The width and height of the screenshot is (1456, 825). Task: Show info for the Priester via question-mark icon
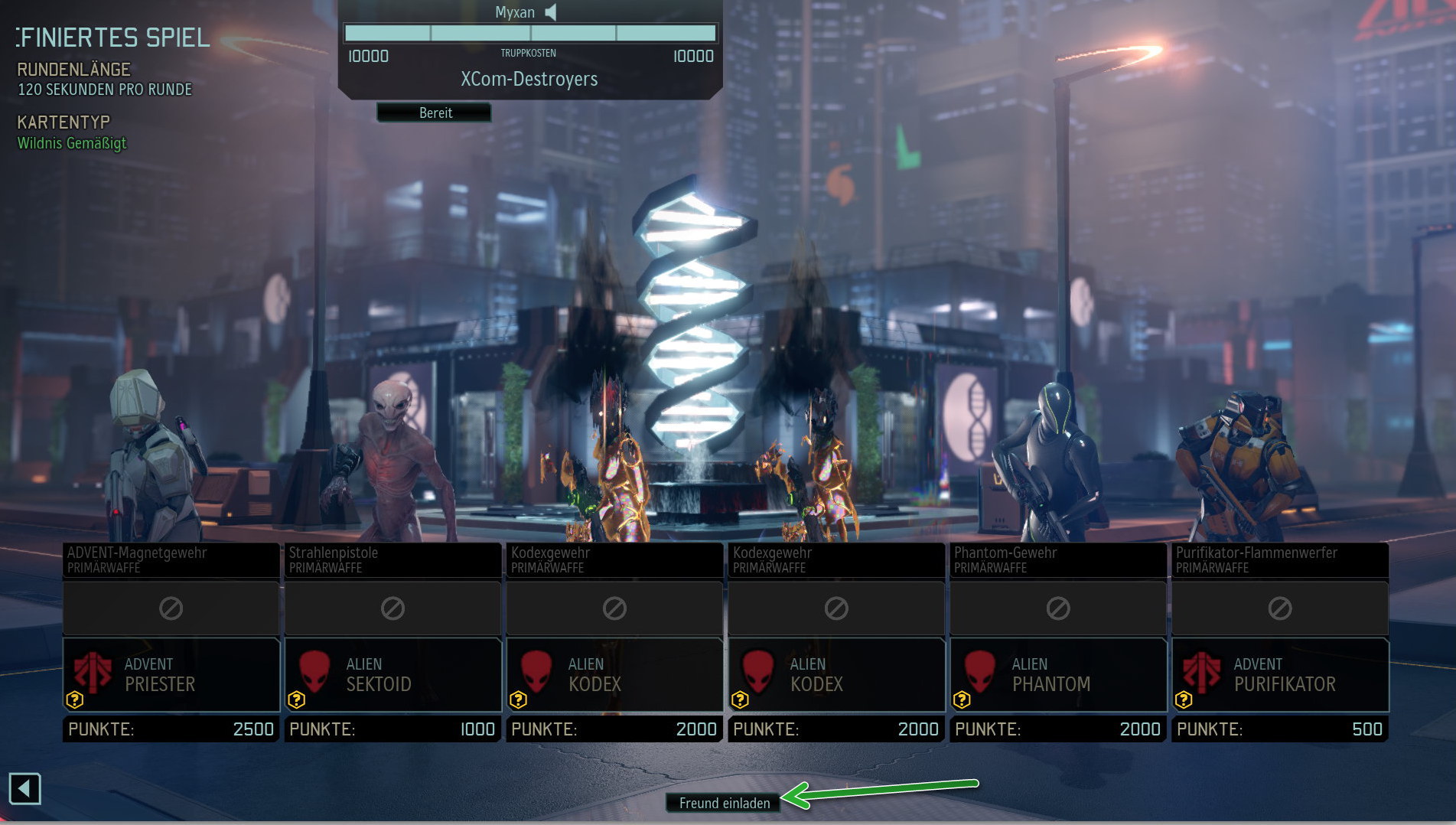pos(74,699)
